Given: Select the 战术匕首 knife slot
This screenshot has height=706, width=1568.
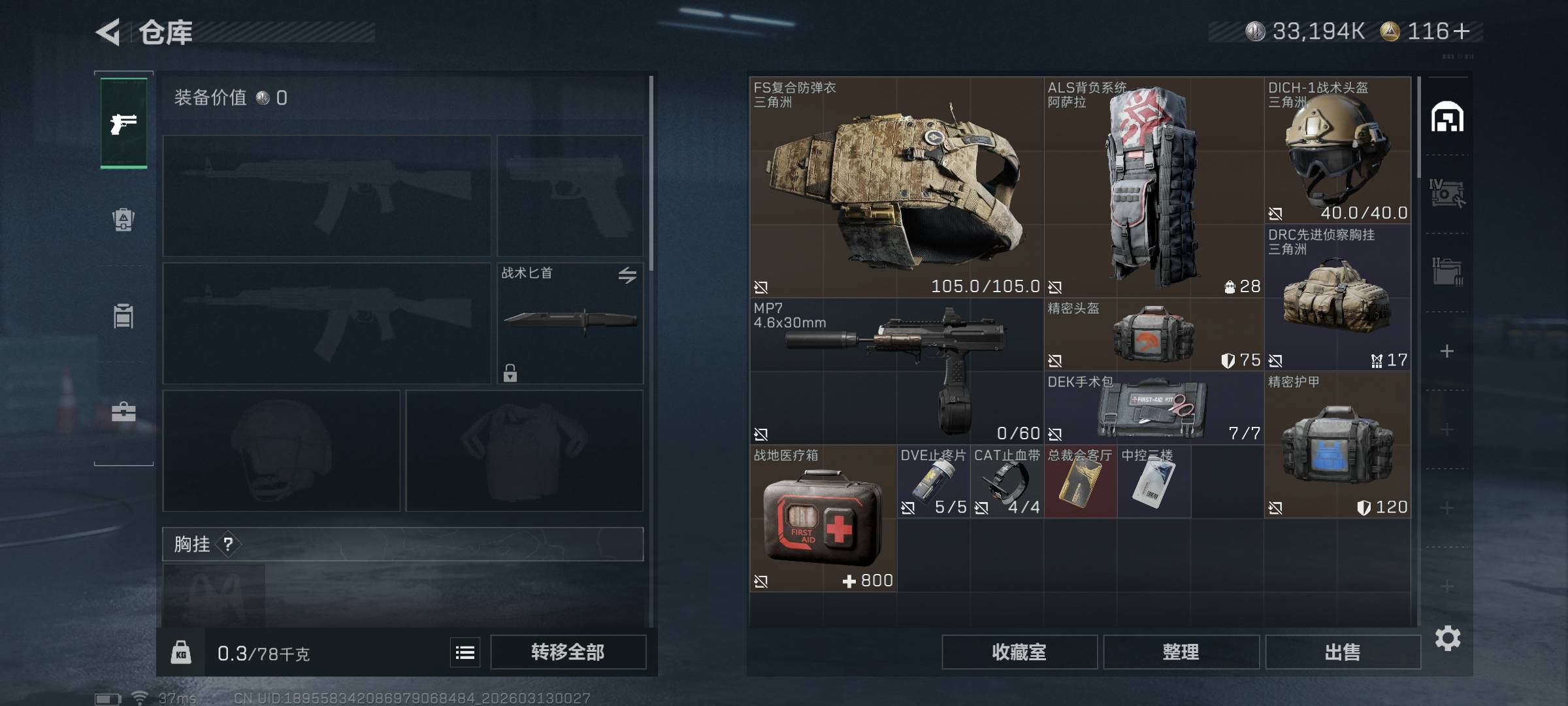Looking at the screenshot, I should click(x=570, y=323).
